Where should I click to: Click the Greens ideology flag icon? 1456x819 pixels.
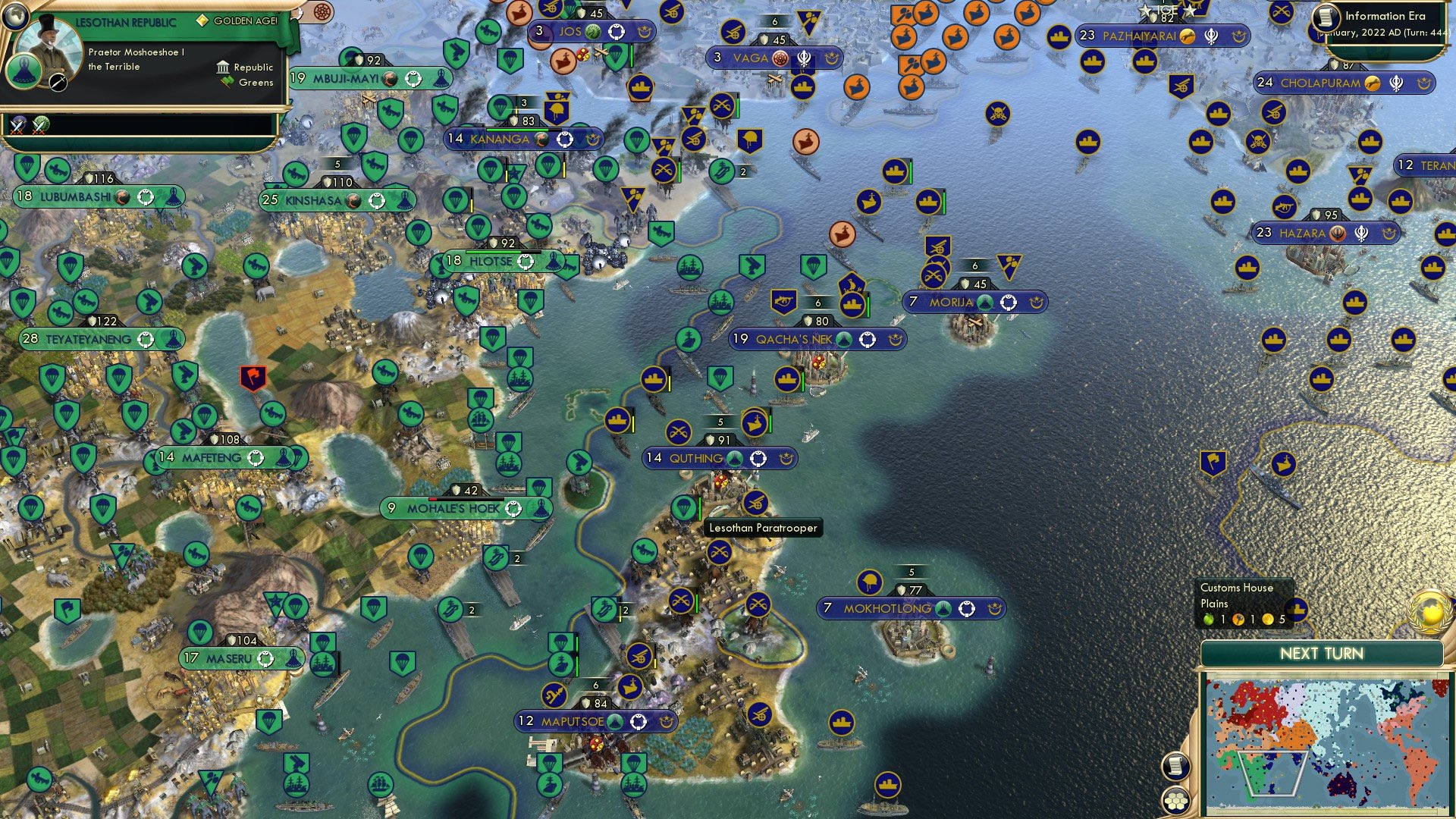224,82
